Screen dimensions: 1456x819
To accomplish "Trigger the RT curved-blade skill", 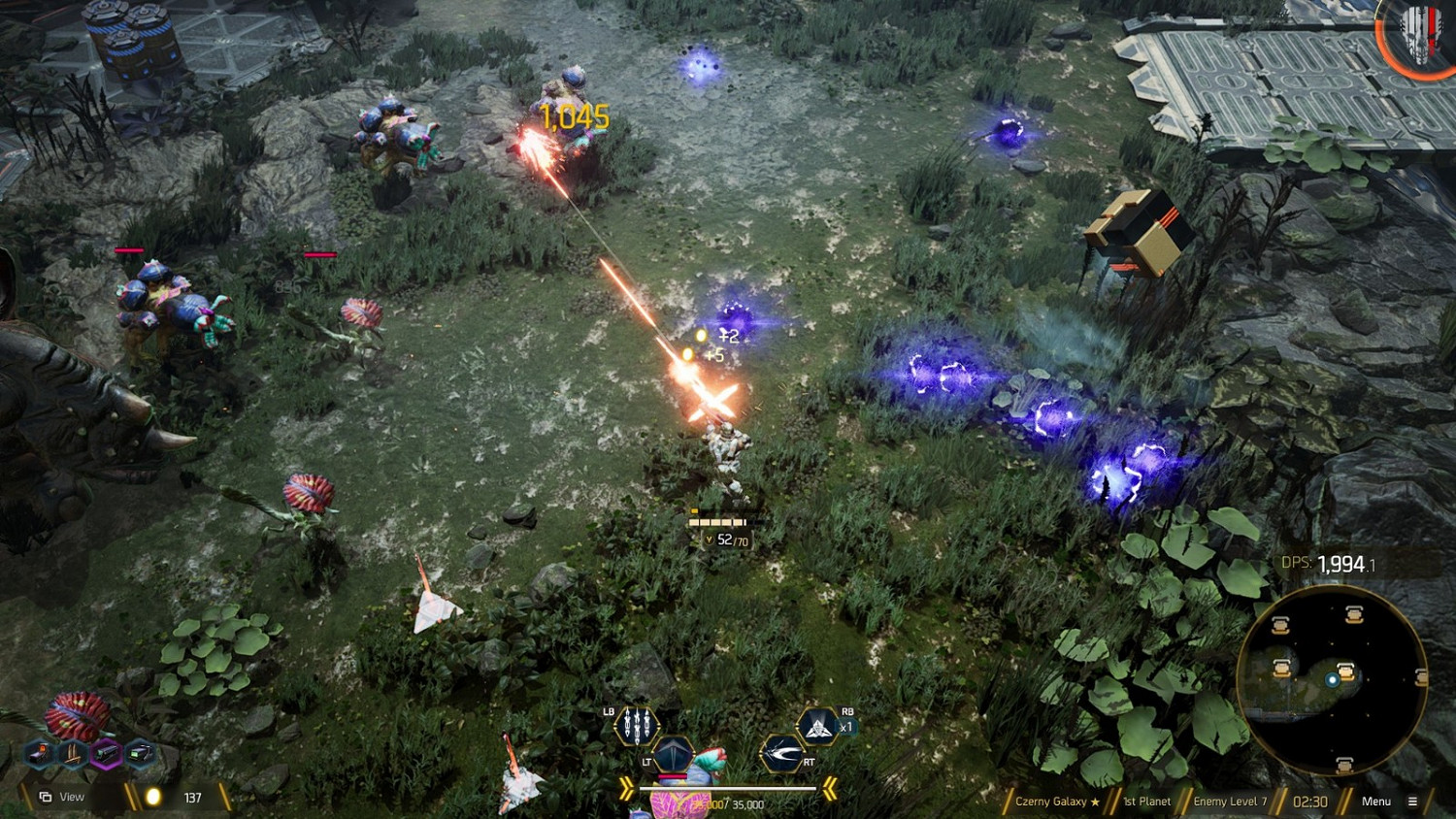I will pos(781,754).
